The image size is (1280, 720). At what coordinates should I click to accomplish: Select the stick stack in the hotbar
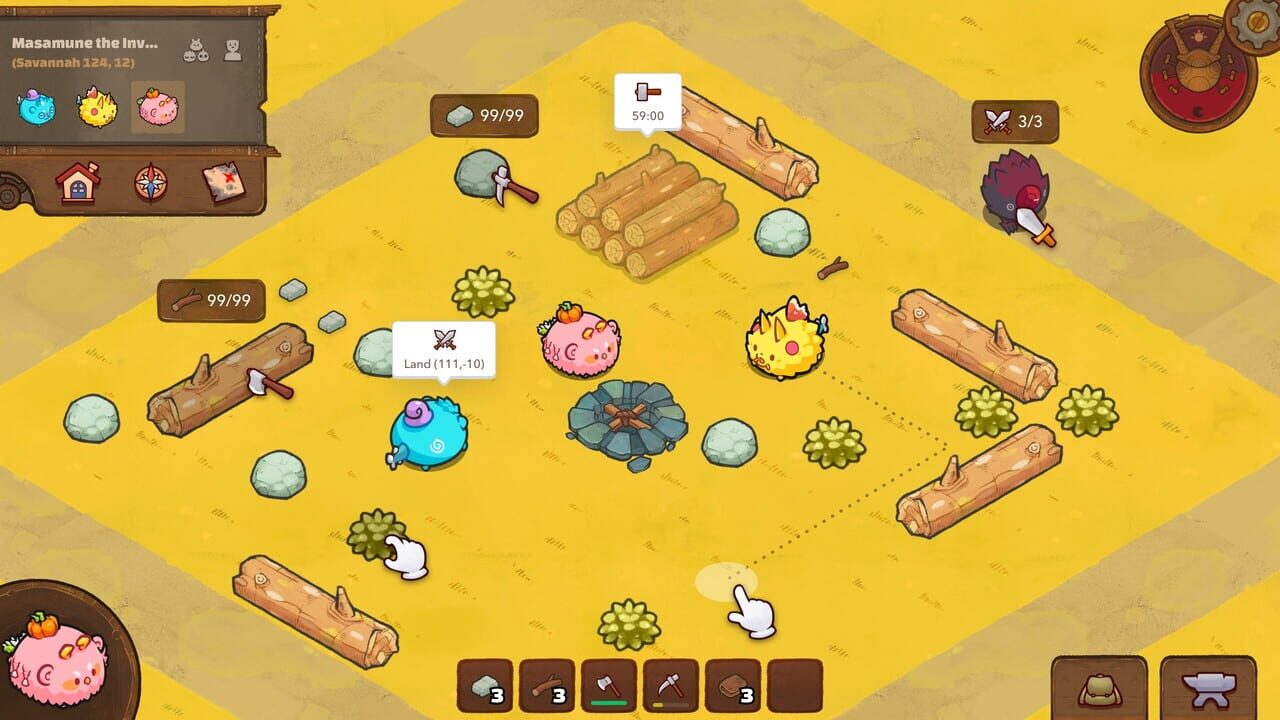pyautogui.click(x=545, y=685)
